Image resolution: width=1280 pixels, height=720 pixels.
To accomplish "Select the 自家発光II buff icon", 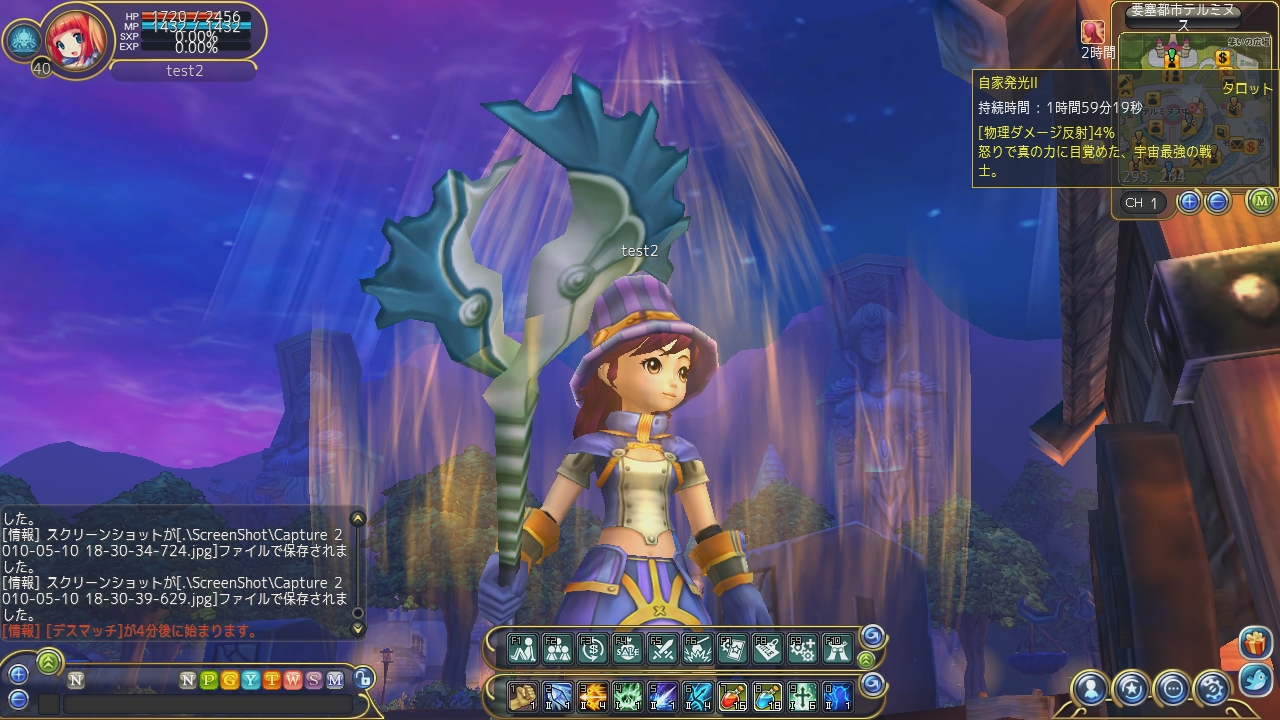I will 1092,33.
